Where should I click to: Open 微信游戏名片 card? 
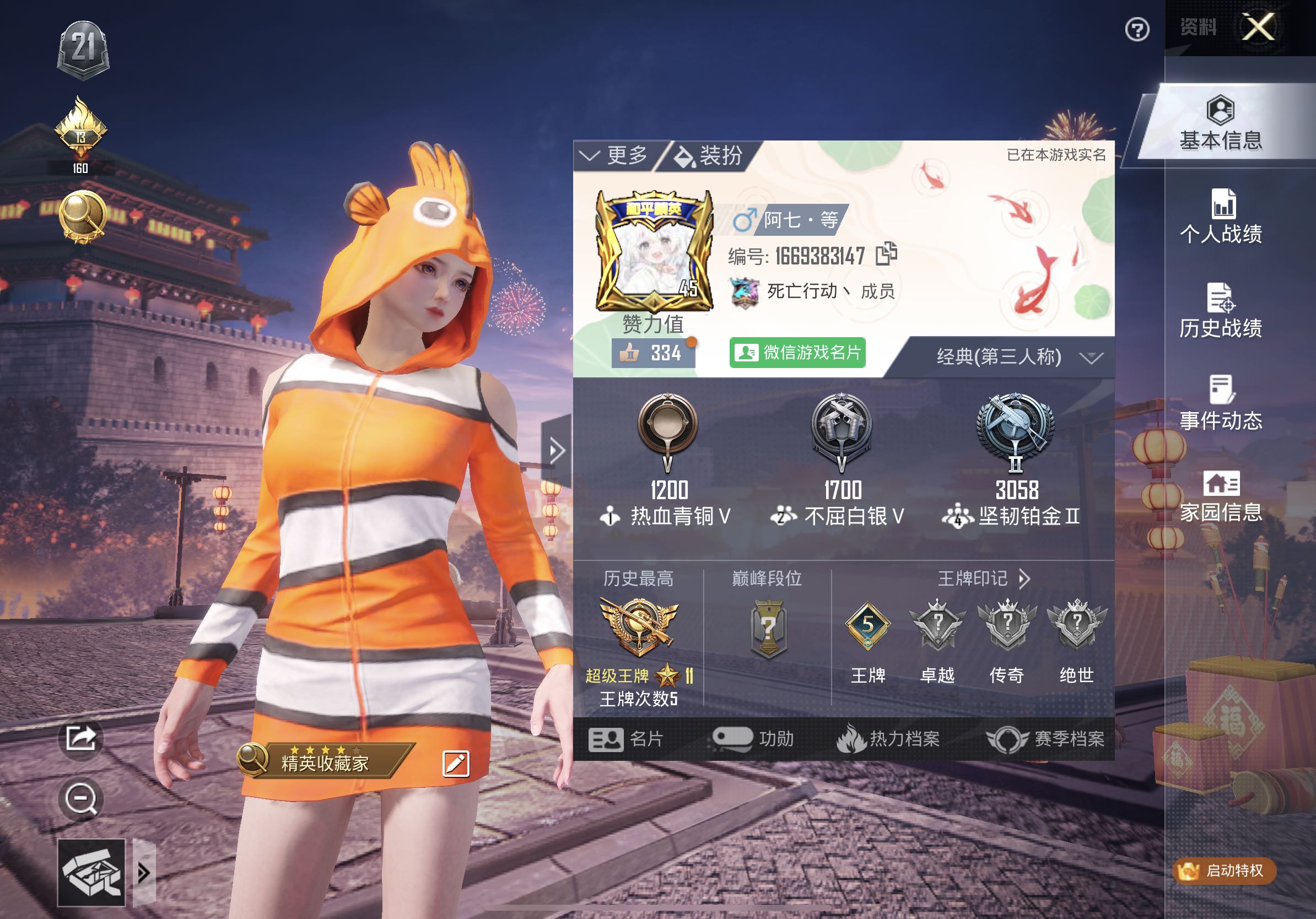click(x=797, y=353)
